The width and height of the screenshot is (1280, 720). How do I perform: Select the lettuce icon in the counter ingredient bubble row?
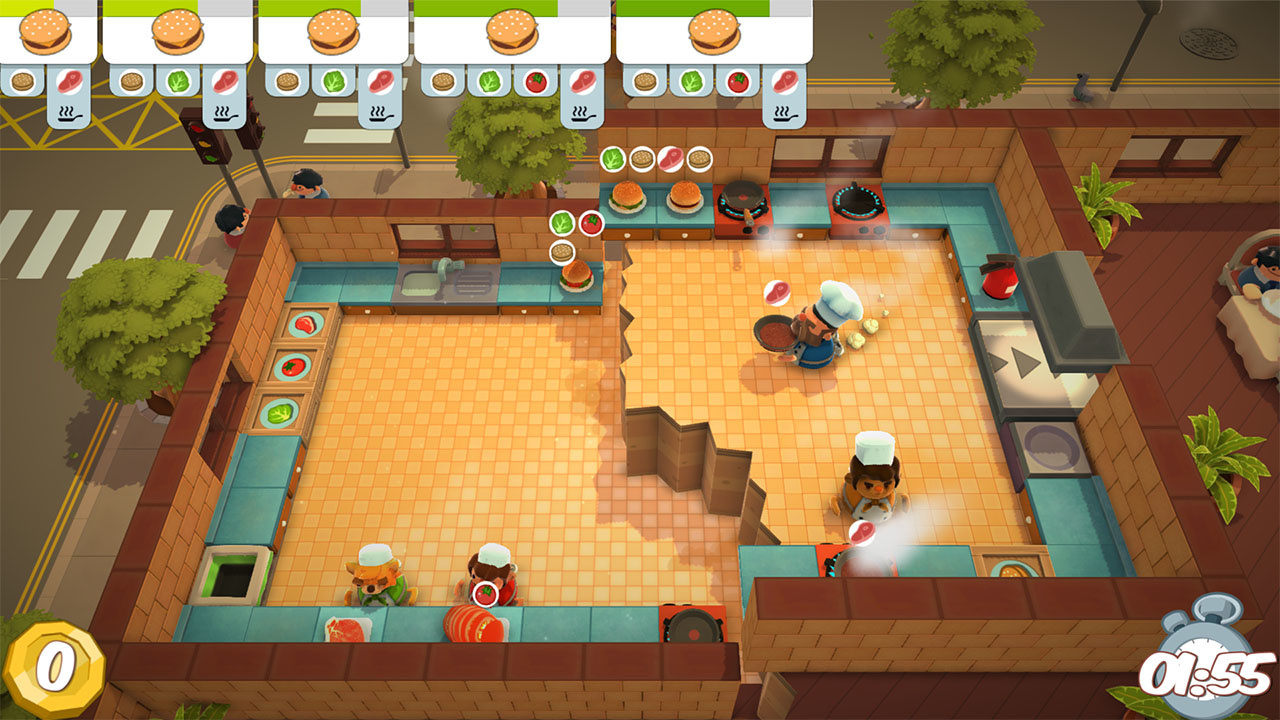[x=613, y=157]
